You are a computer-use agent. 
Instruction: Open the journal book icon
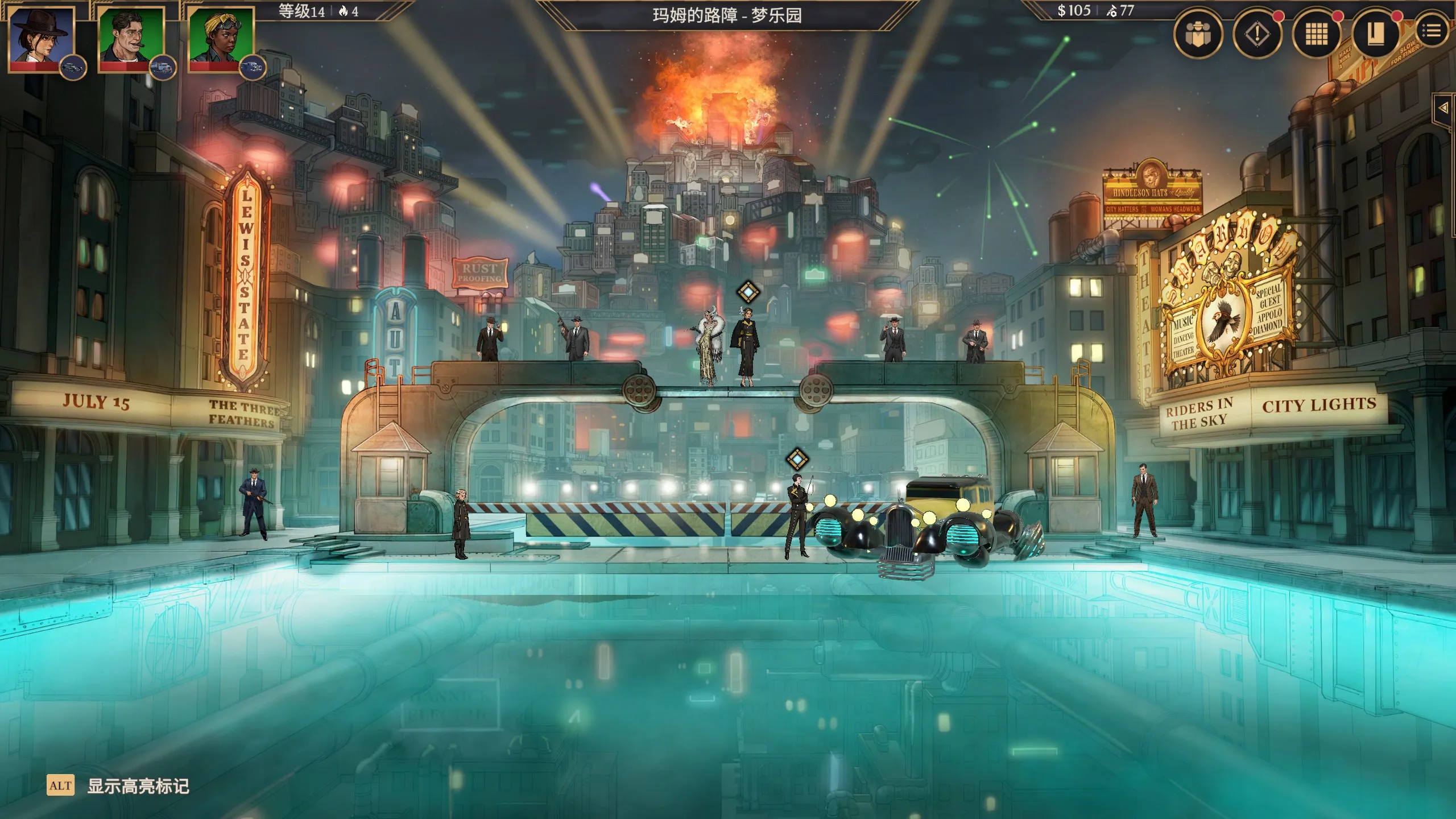pos(1375,35)
